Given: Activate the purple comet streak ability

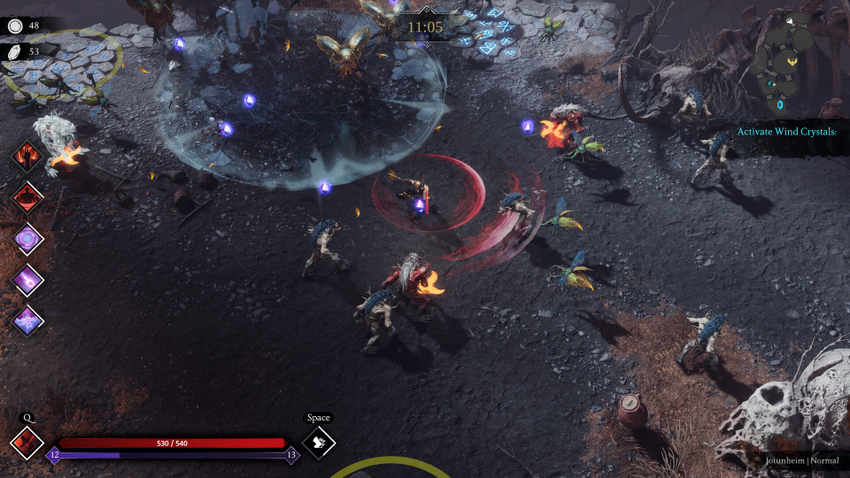Looking at the screenshot, I should click(x=27, y=280).
